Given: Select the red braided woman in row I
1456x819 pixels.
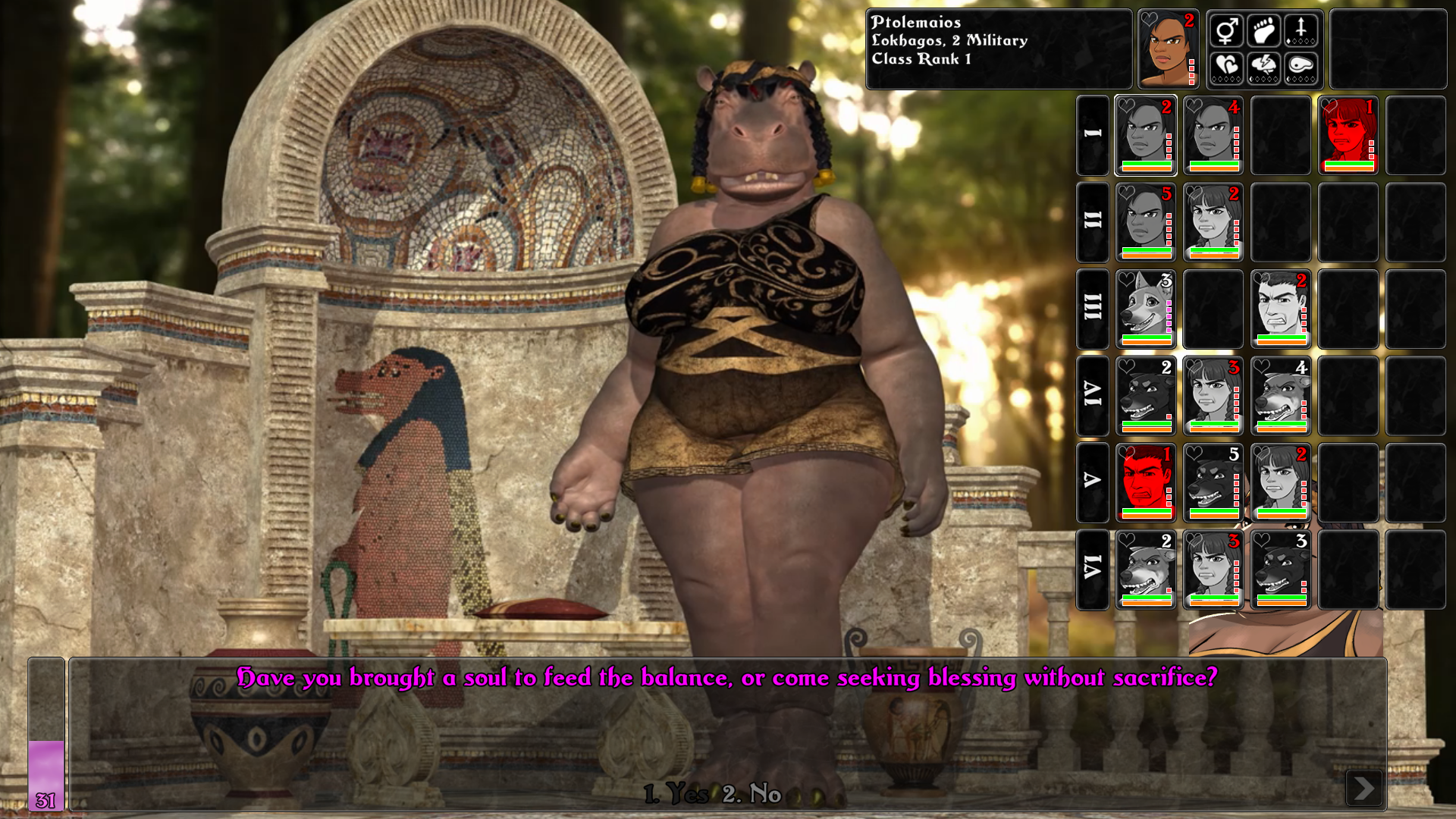Looking at the screenshot, I should [1348, 136].
